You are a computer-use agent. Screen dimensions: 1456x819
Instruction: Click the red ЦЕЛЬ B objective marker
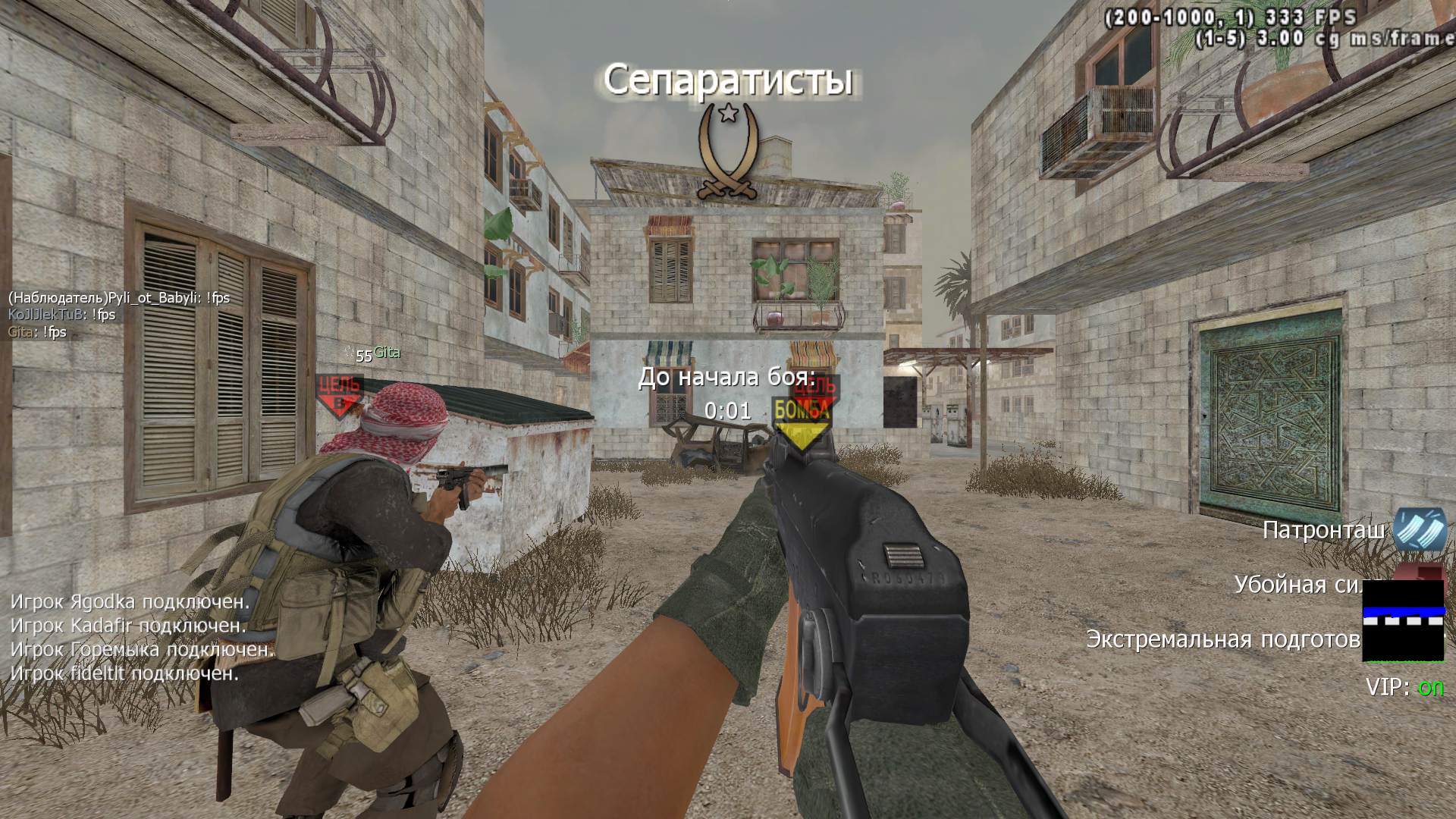(339, 394)
